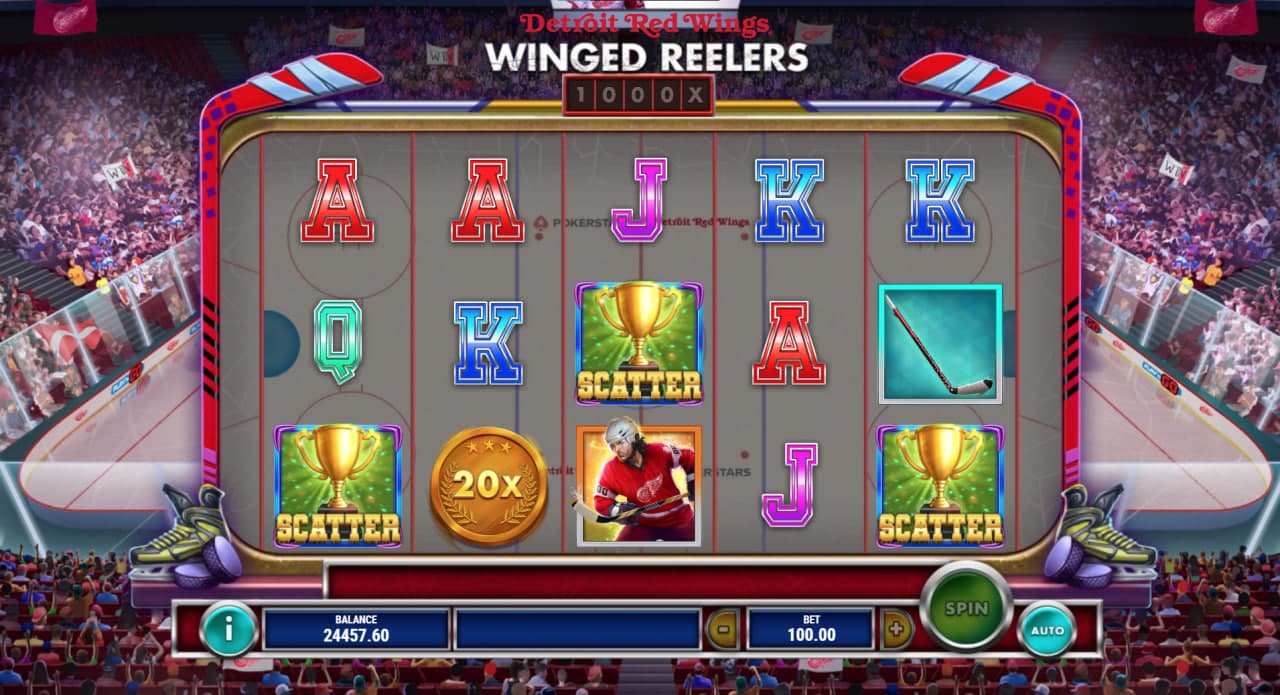This screenshot has width=1280, height=695.
Task: Increase the bet with the plus button
Action: [896, 630]
